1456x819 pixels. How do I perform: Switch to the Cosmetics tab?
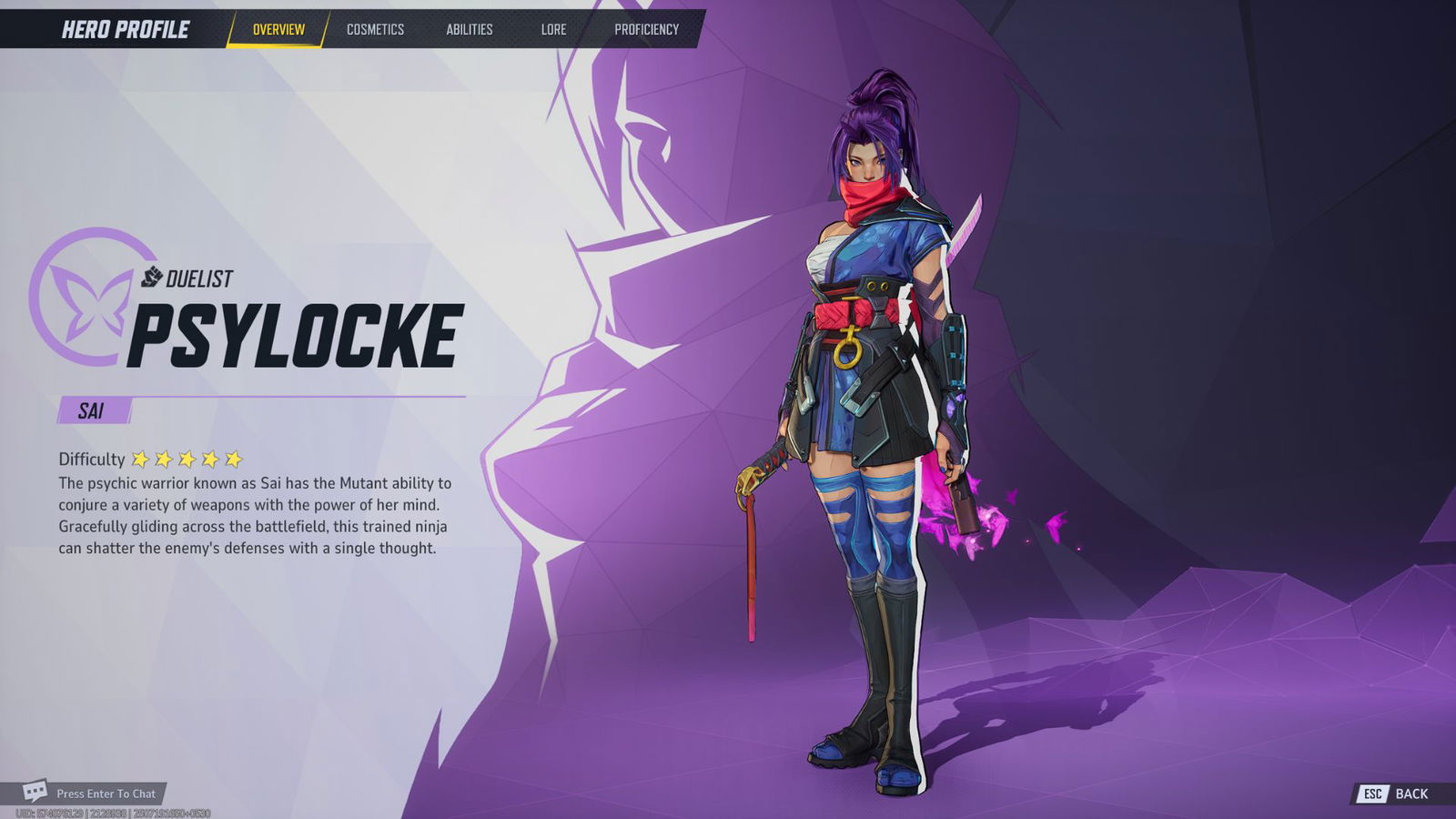coord(374,29)
